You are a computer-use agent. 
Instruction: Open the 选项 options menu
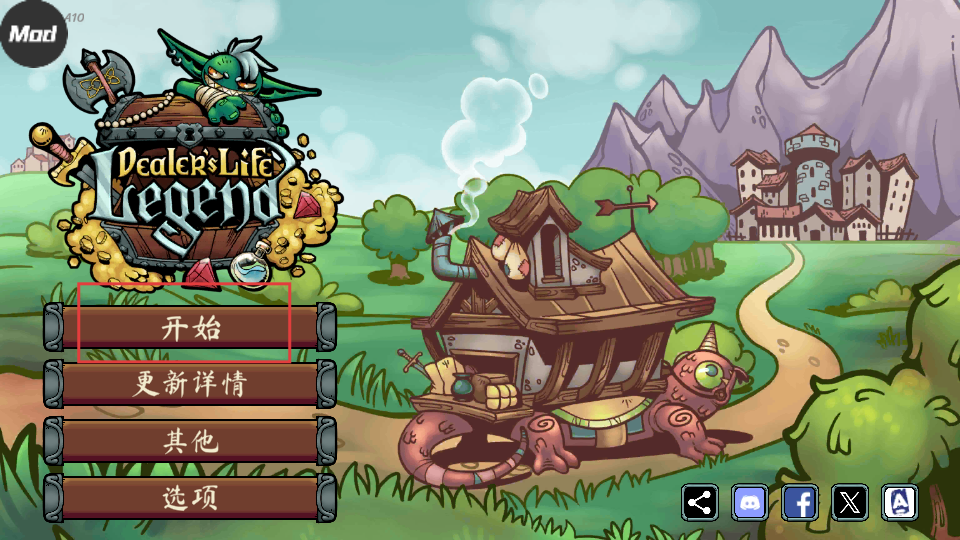point(190,497)
